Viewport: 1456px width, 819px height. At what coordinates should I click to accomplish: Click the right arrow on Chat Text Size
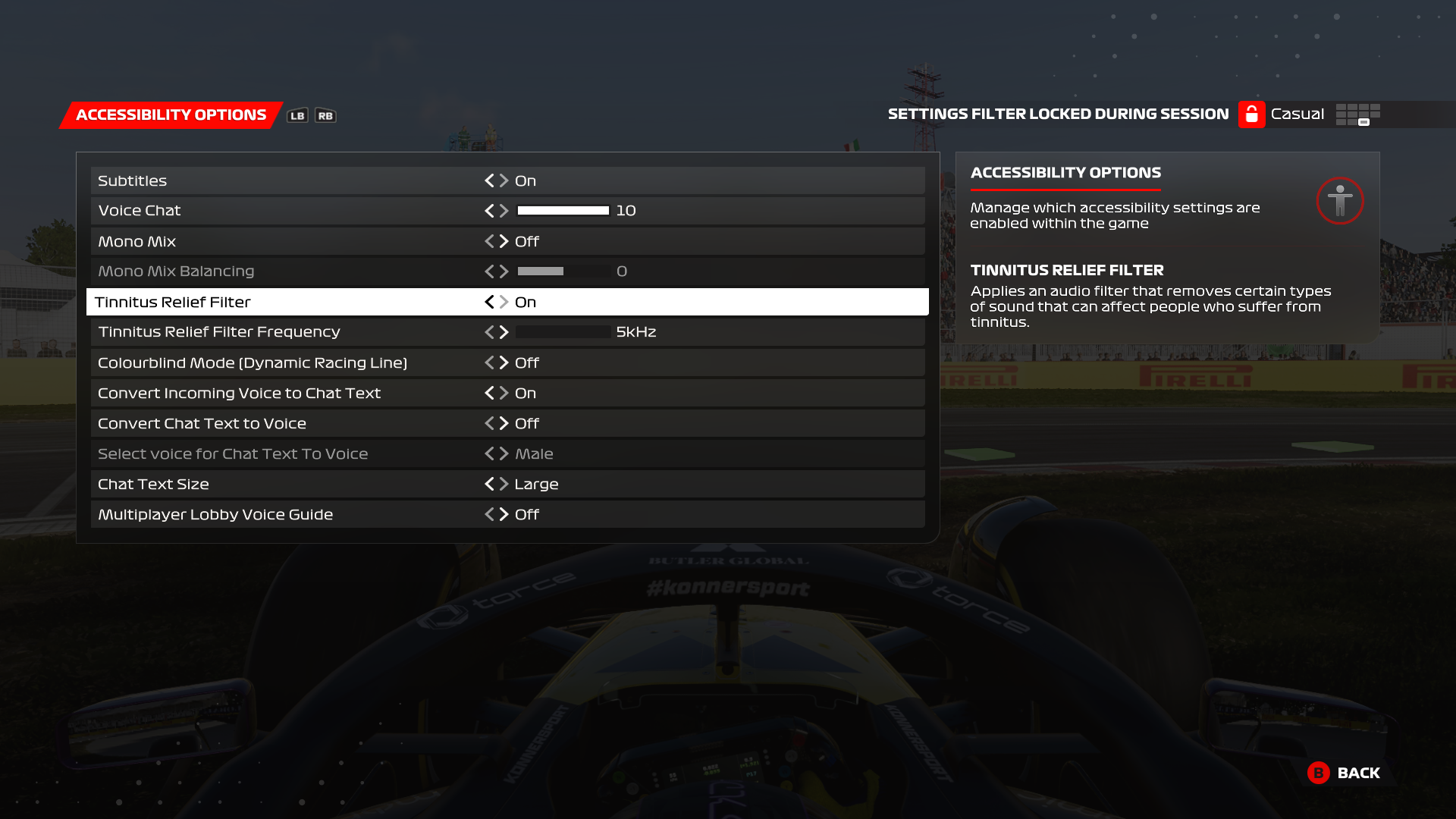point(504,484)
